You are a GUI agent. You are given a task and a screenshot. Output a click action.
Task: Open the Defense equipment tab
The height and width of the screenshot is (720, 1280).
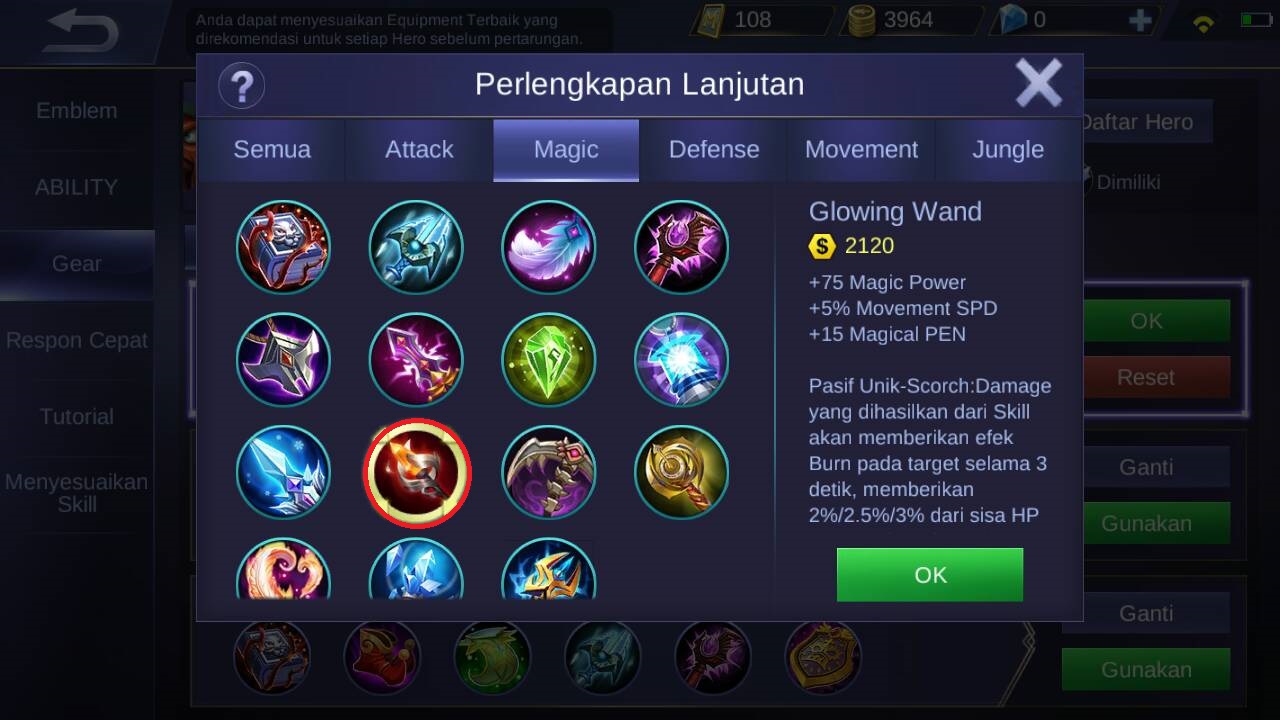pyautogui.click(x=714, y=150)
